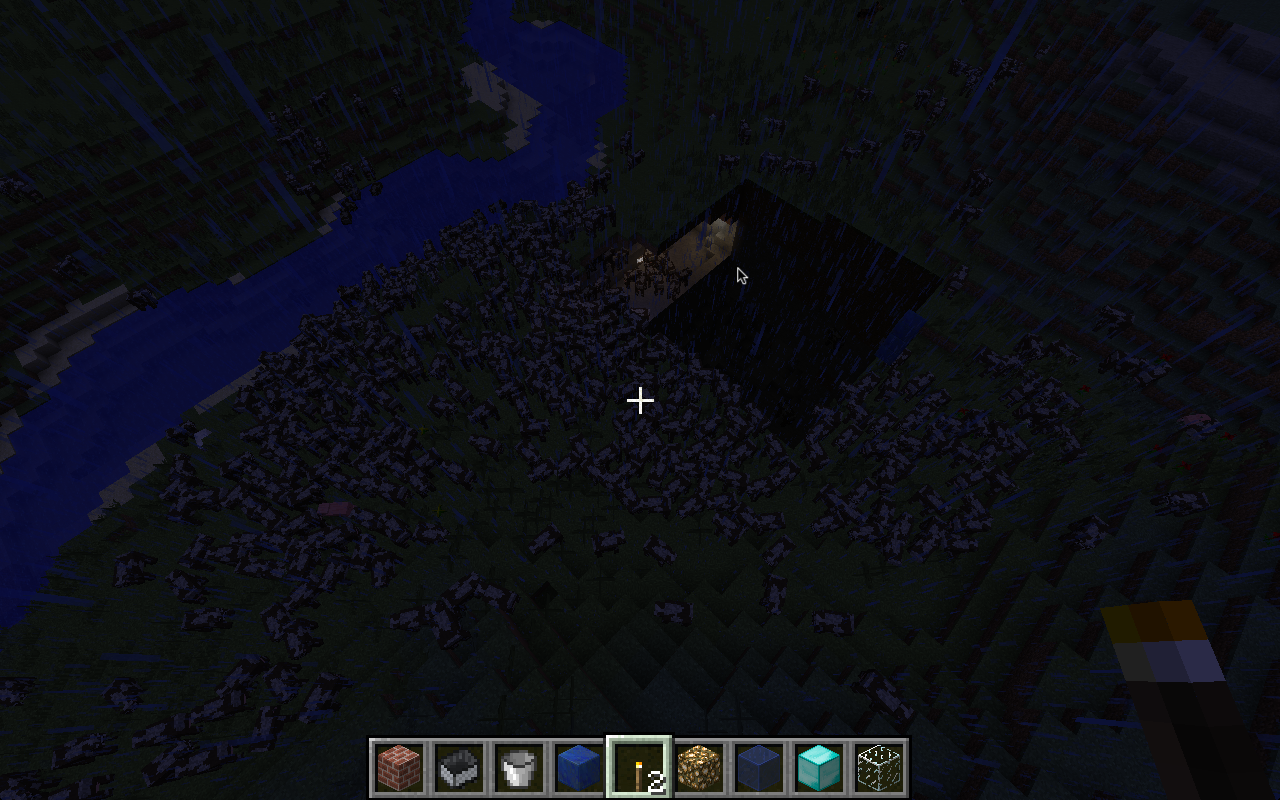The width and height of the screenshot is (1280, 800).
Task: Pick the bright blue lapis block slot
Action: pos(579,768)
